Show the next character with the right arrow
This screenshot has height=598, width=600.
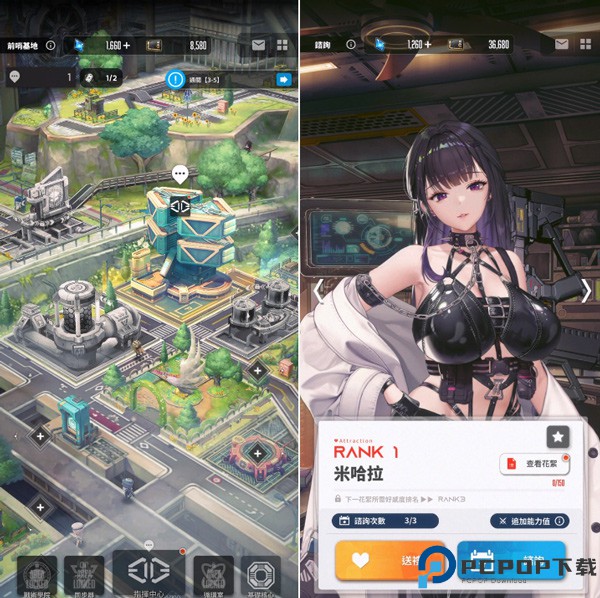pos(586,290)
